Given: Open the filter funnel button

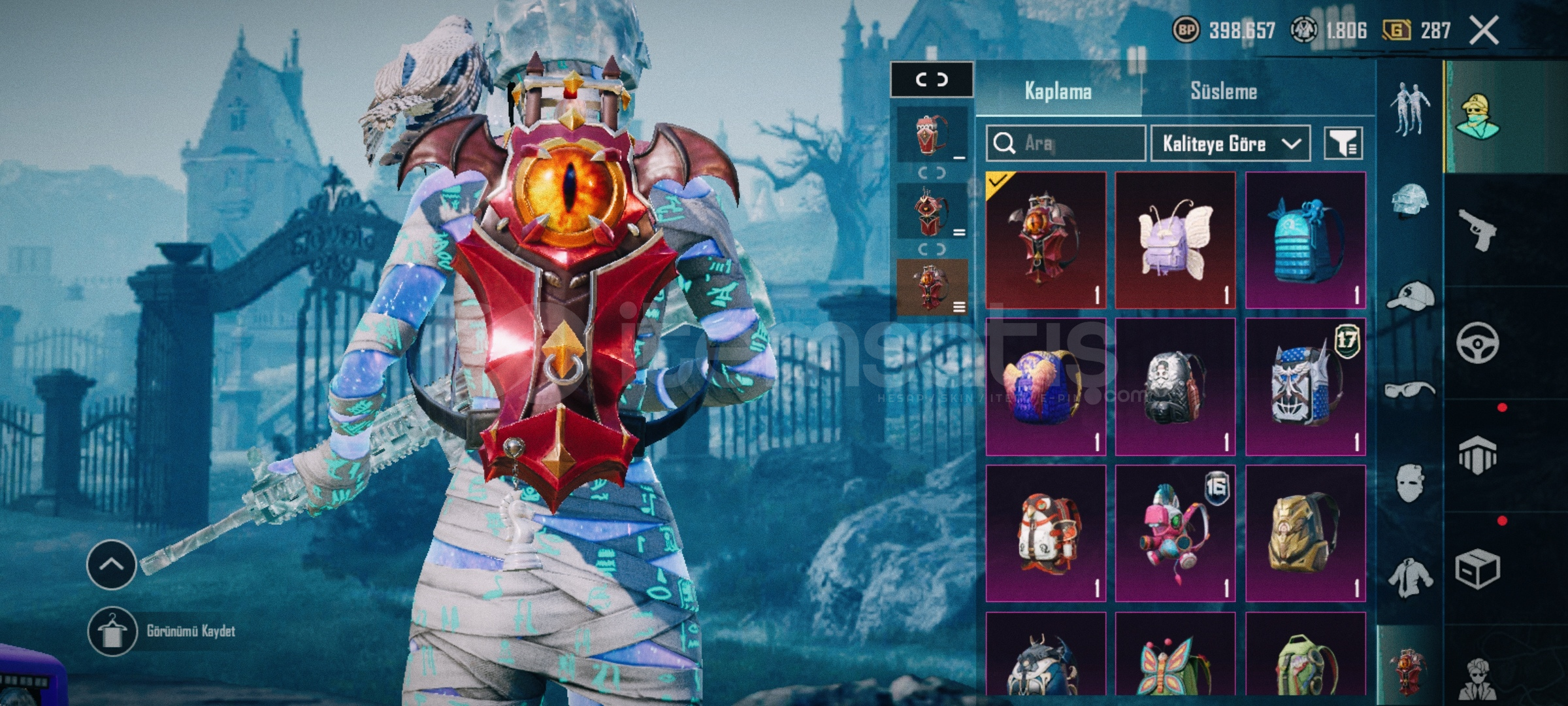Looking at the screenshot, I should (1343, 143).
